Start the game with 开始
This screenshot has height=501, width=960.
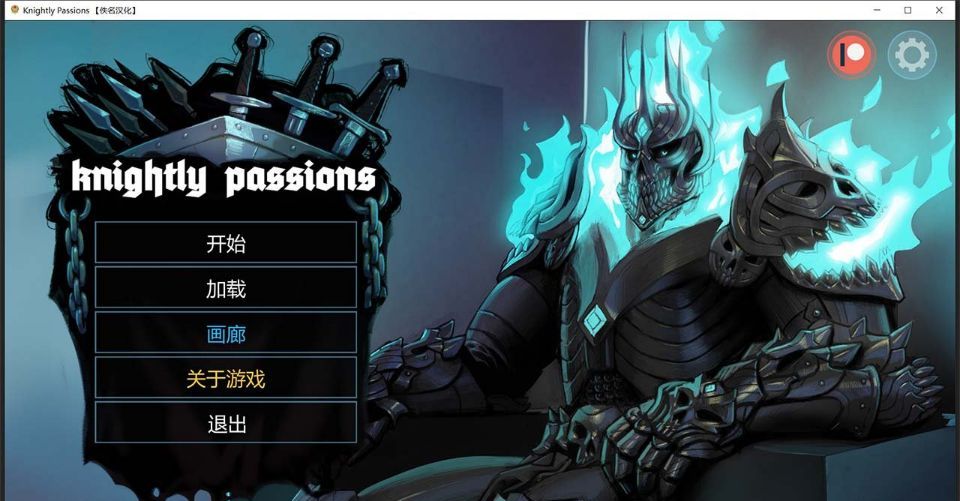(x=226, y=243)
